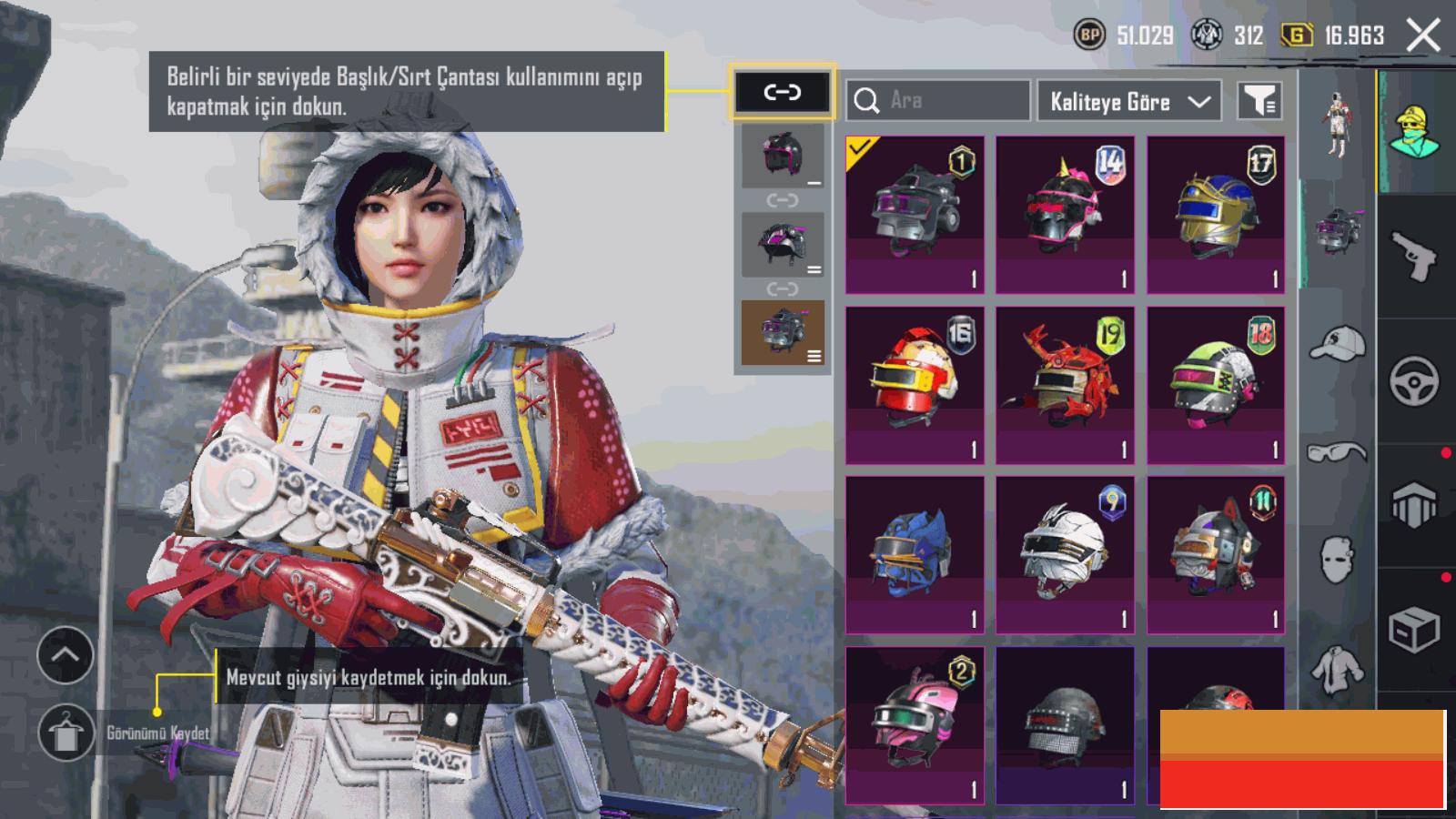
Task: Save the current look with Görünümü Kaydet
Action: [66, 733]
